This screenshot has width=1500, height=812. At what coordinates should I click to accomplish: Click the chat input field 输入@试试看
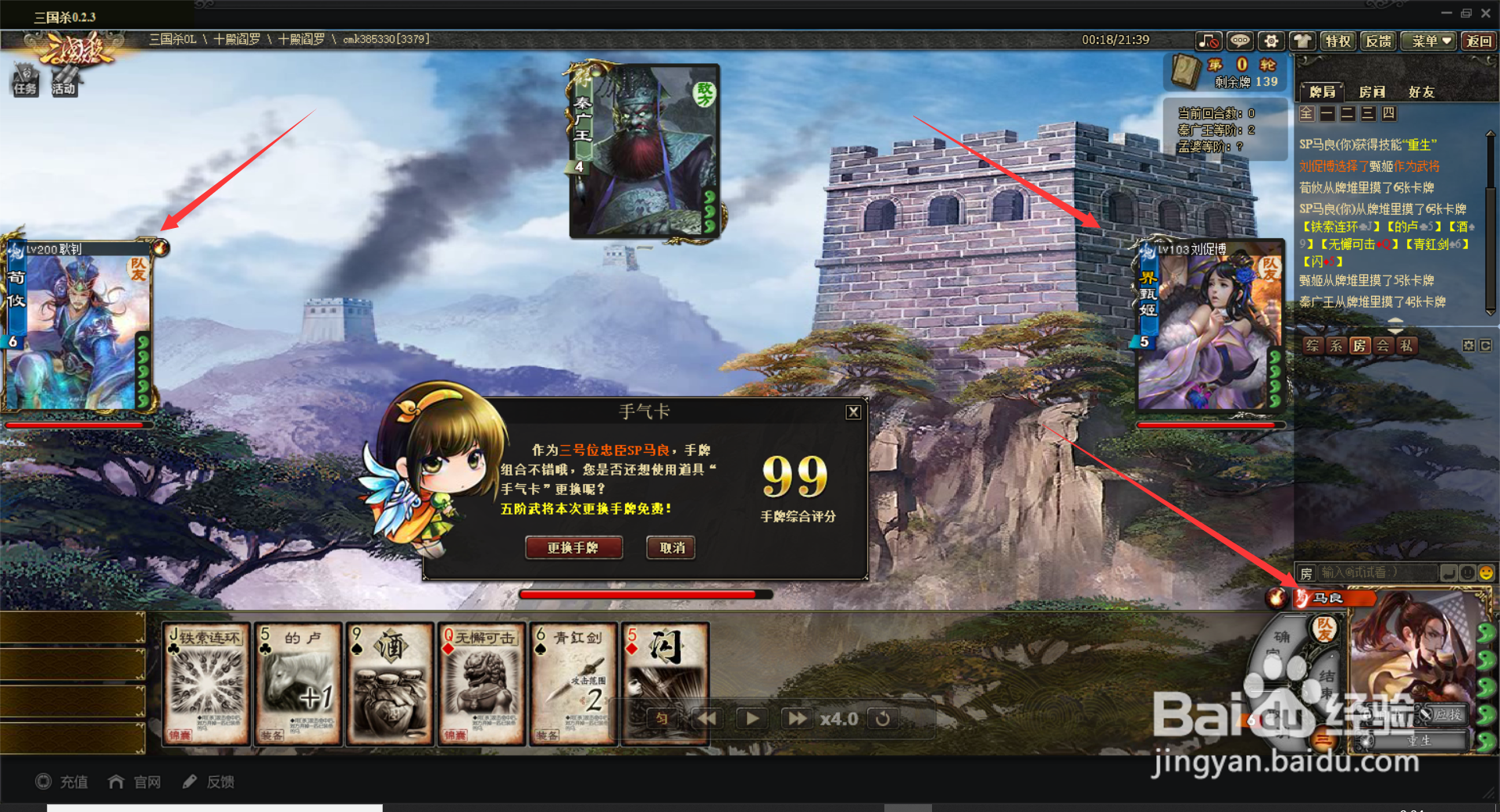point(1375,574)
